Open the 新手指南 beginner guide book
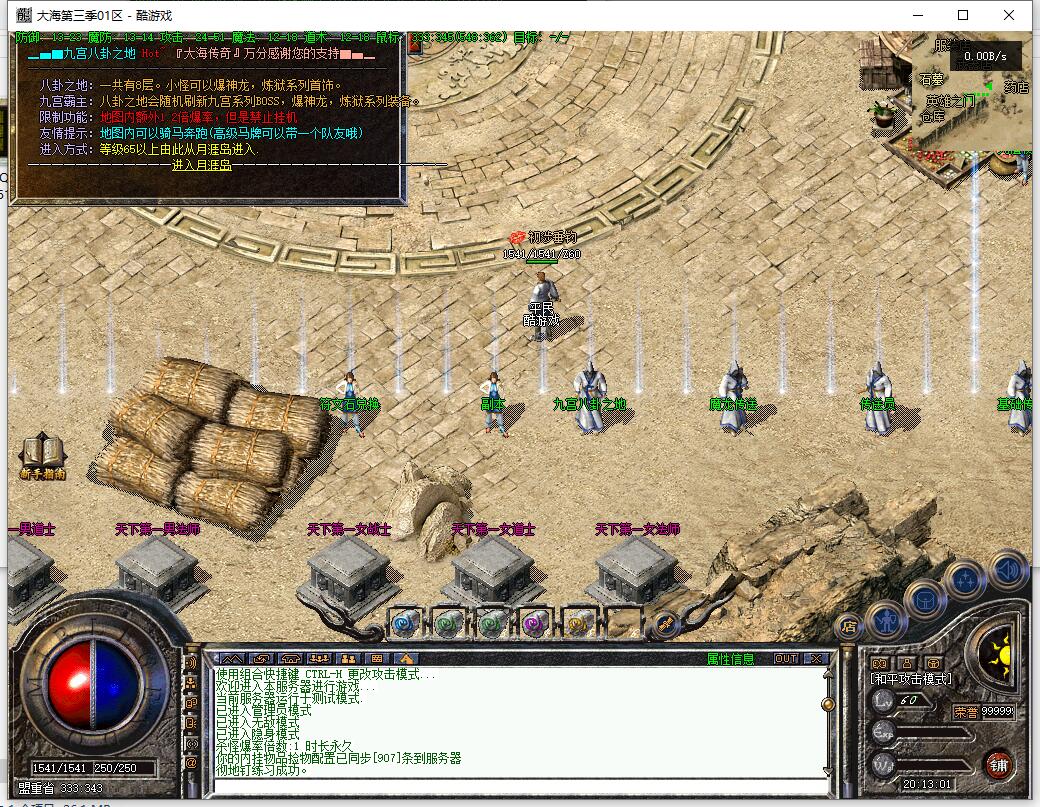Screen dimensions: 1040x807 (42, 456)
